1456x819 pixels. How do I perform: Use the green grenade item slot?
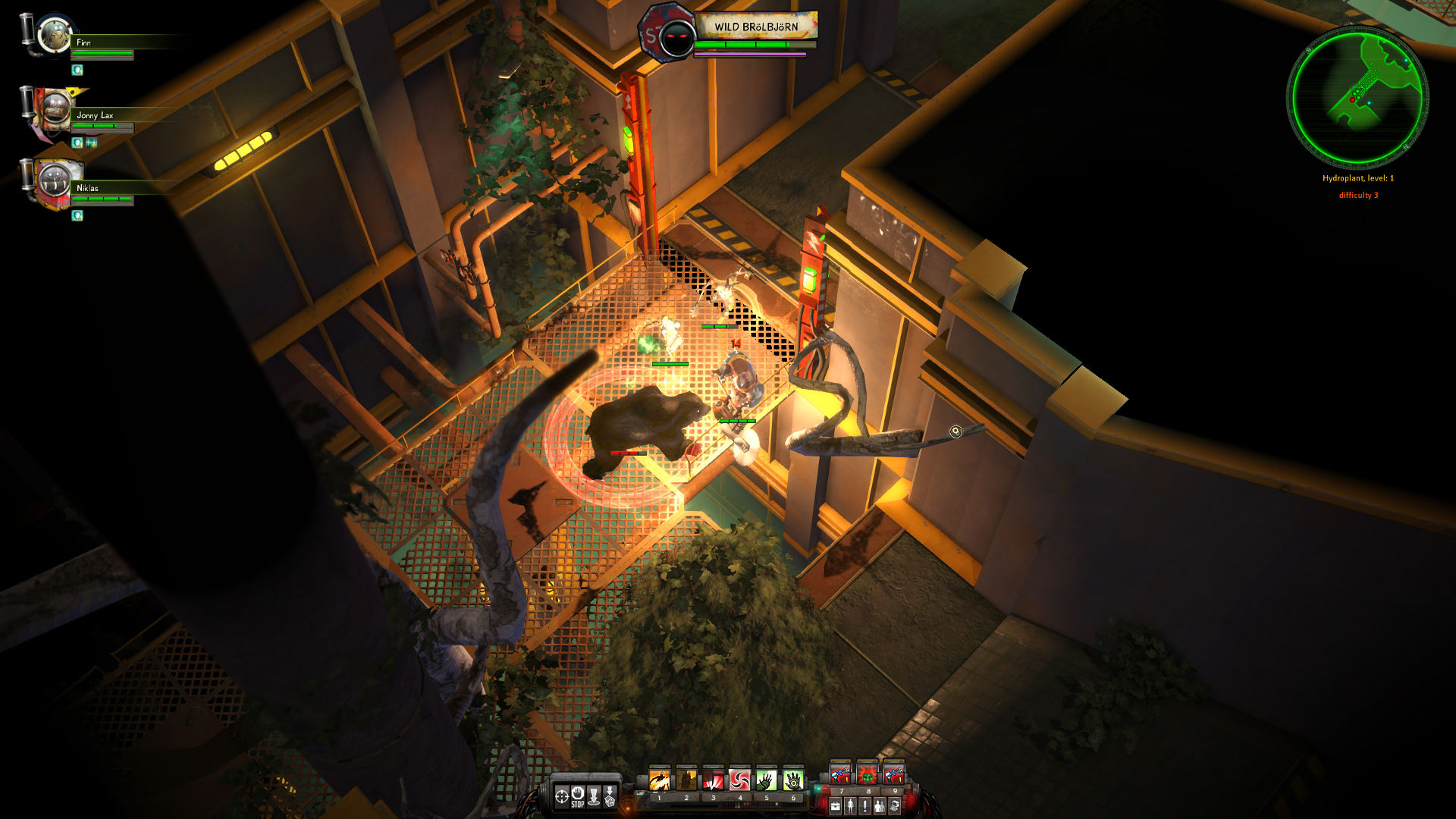(x=868, y=775)
